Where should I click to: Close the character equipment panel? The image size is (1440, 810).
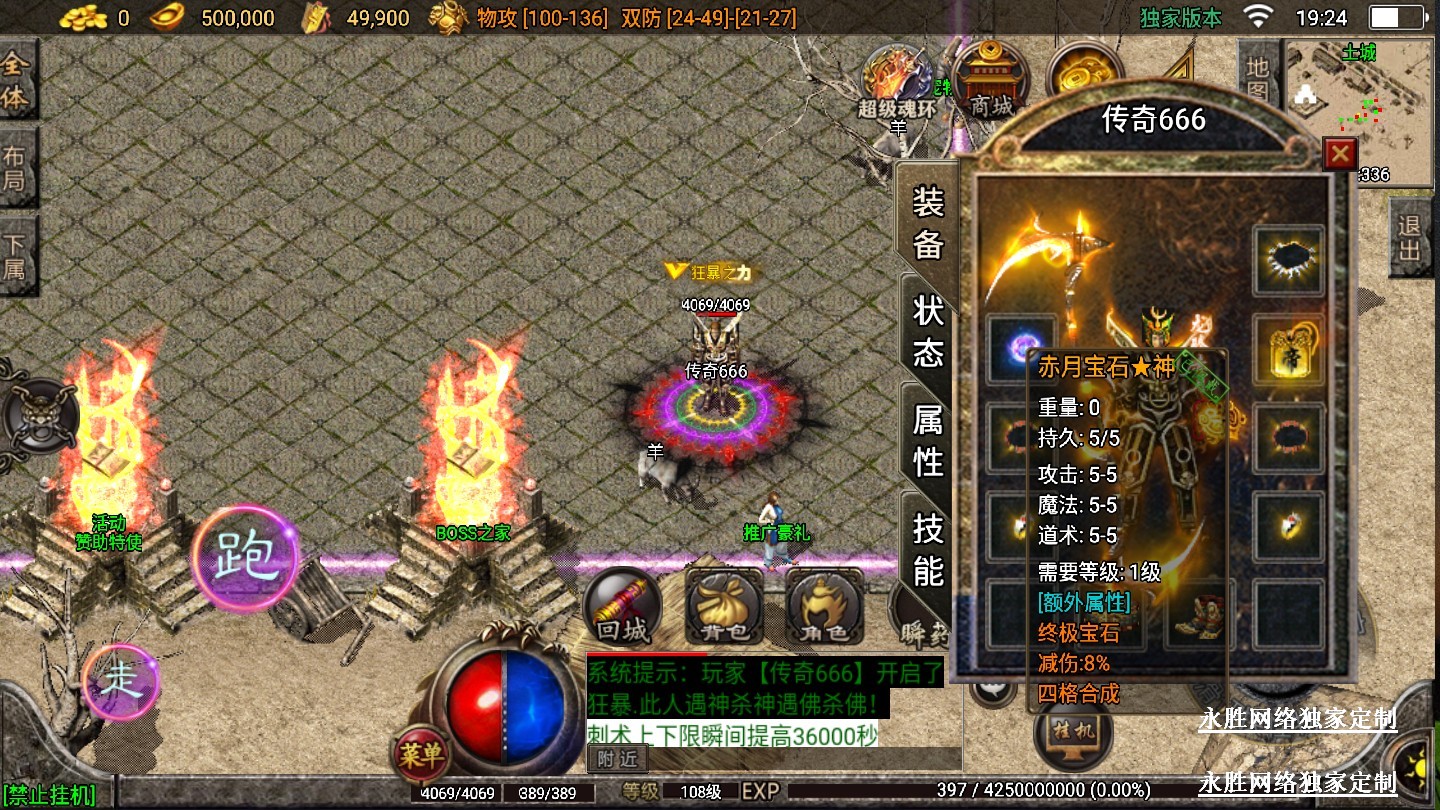click(1339, 154)
